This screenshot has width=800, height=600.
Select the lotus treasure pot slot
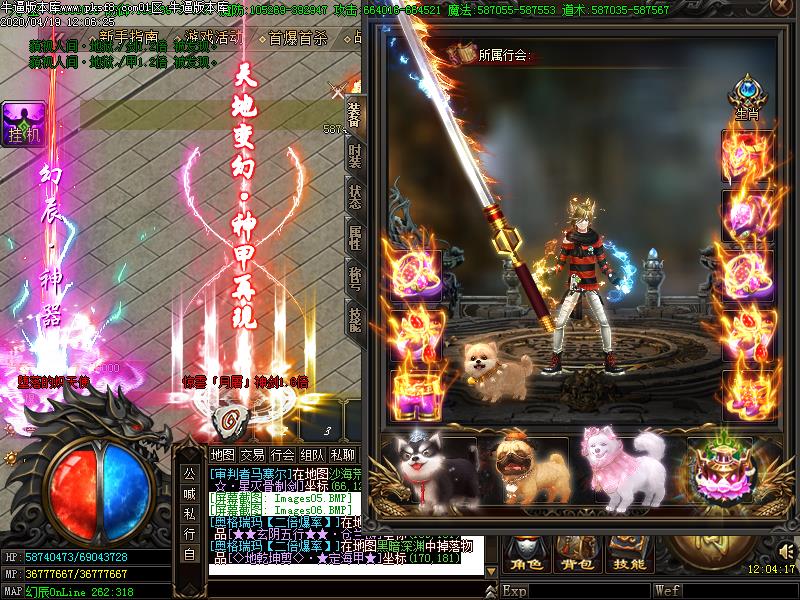click(x=720, y=470)
